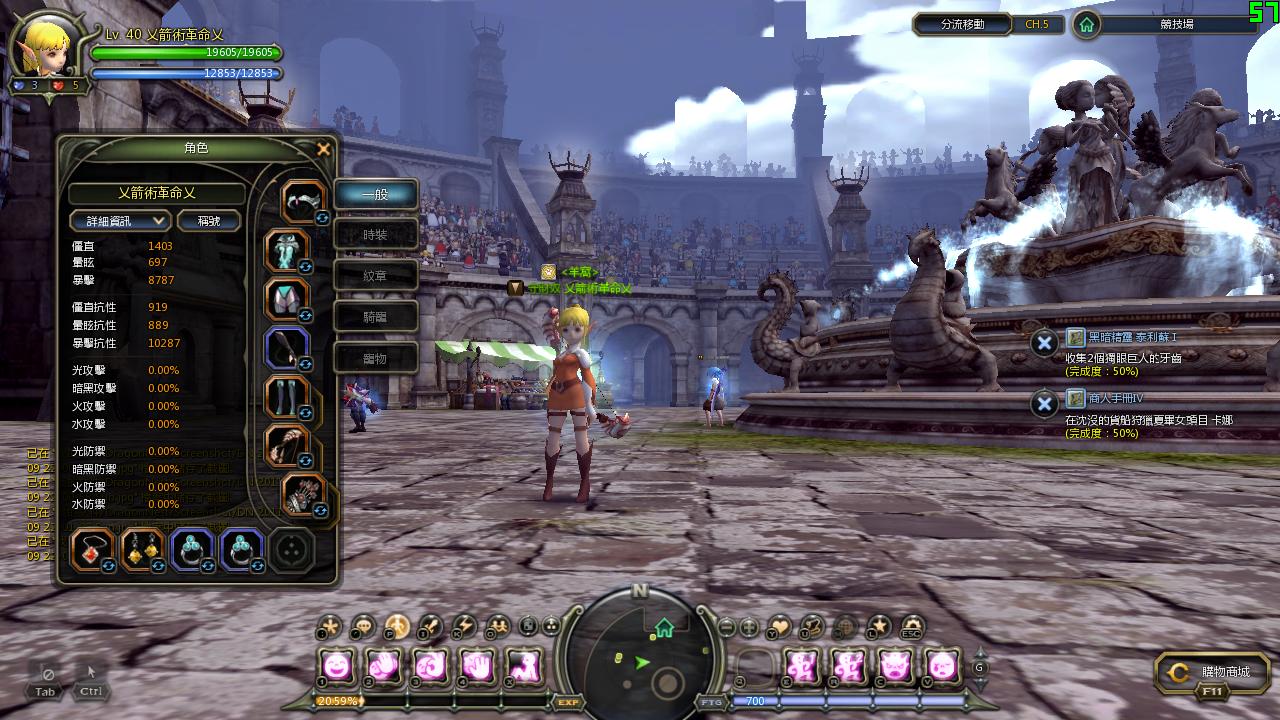
Task: Open the 分流移動 channel switch
Action: pos(962,24)
